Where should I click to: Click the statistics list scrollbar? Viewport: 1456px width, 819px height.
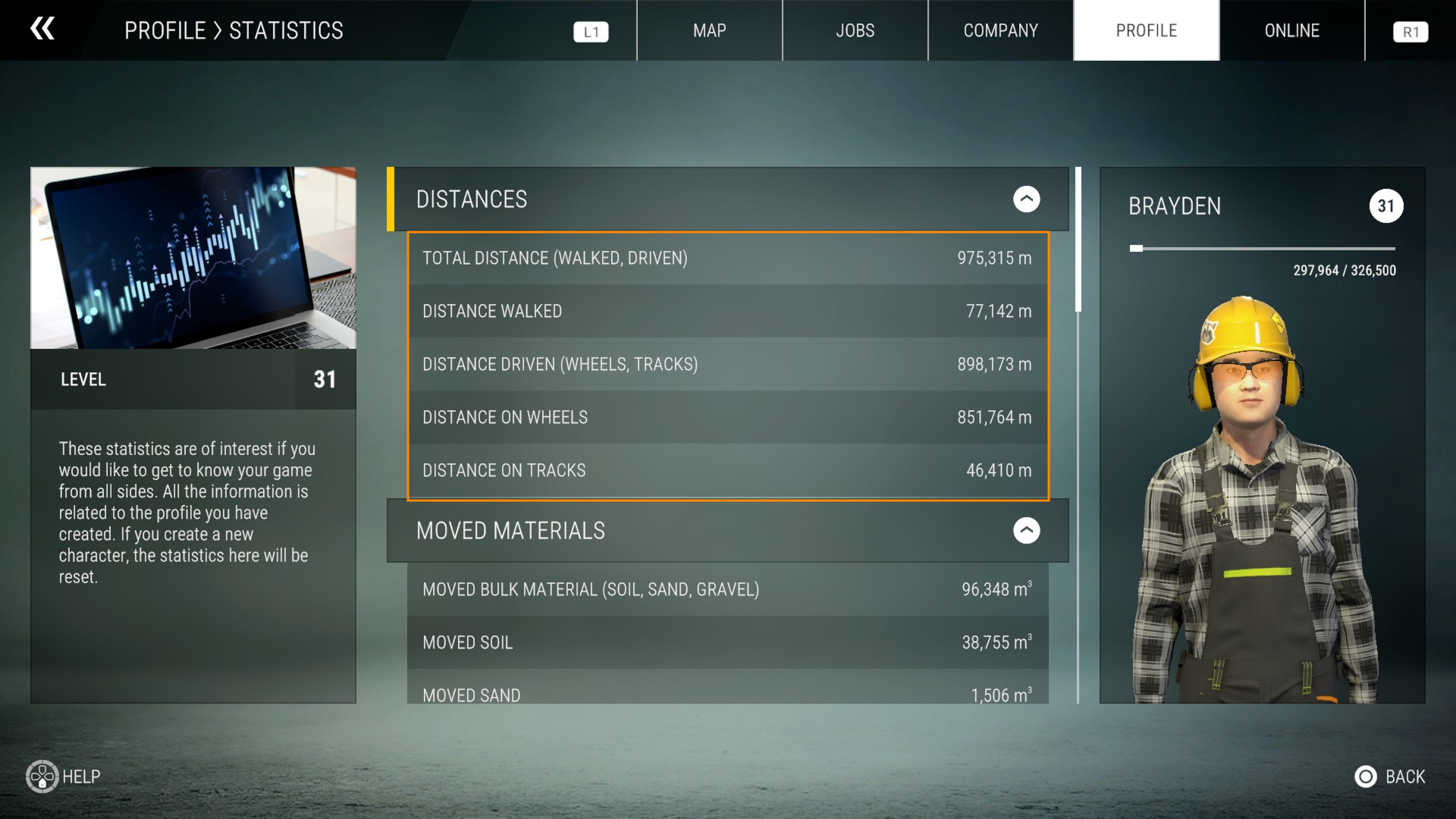pyautogui.click(x=1078, y=240)
